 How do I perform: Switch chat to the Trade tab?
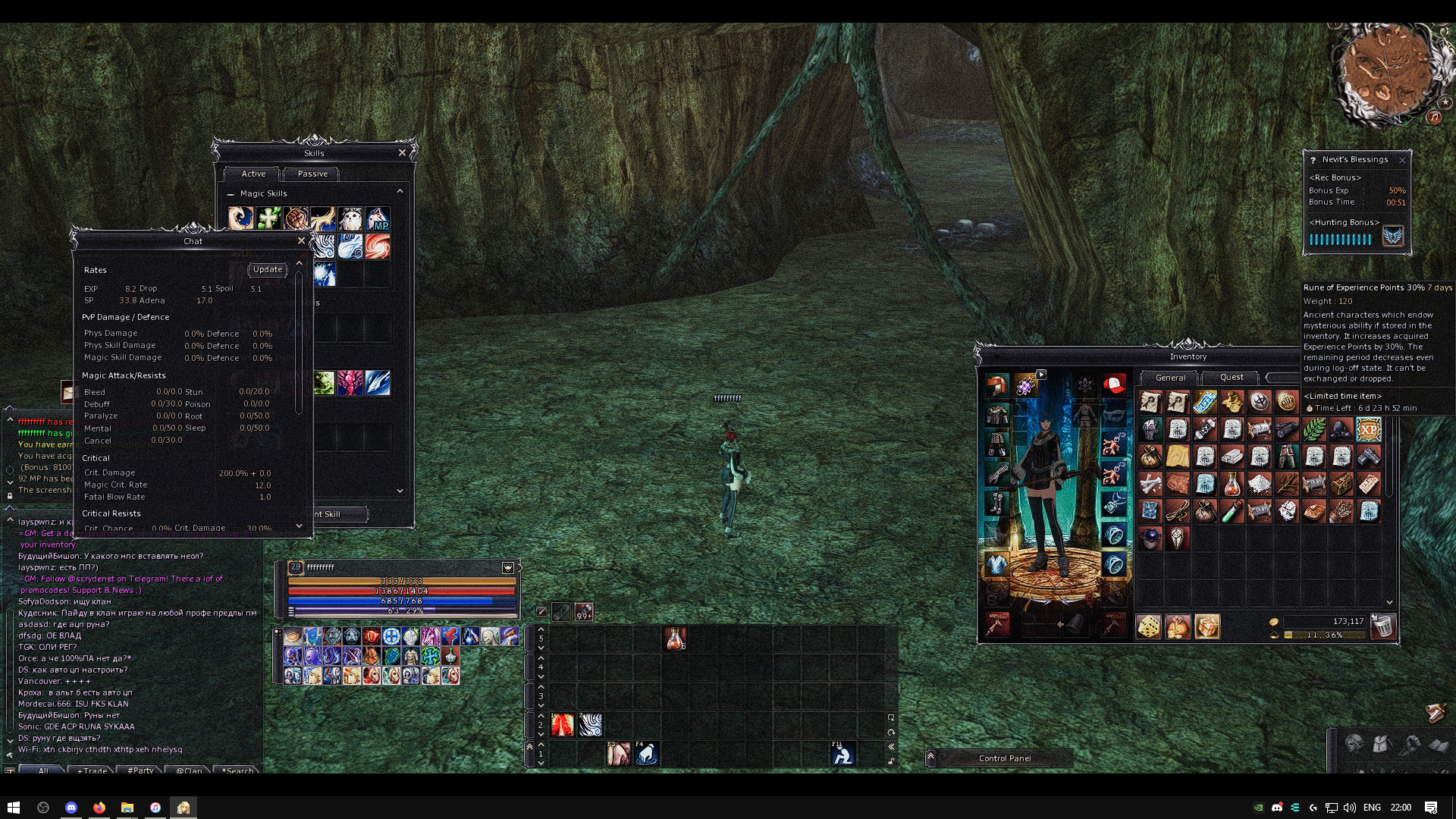[92, 770]
